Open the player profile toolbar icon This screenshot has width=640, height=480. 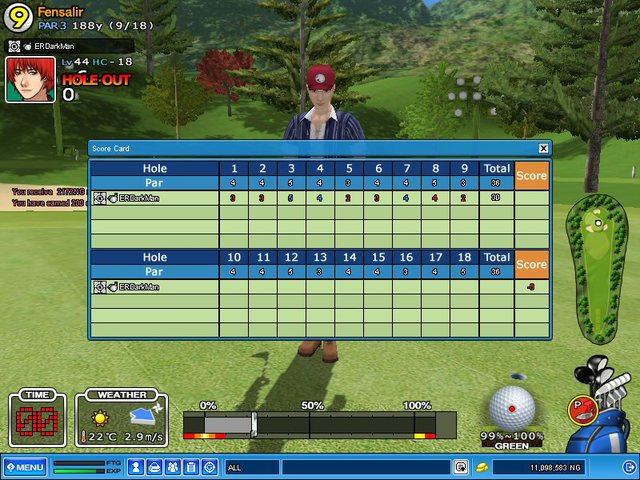pos(138,467)
